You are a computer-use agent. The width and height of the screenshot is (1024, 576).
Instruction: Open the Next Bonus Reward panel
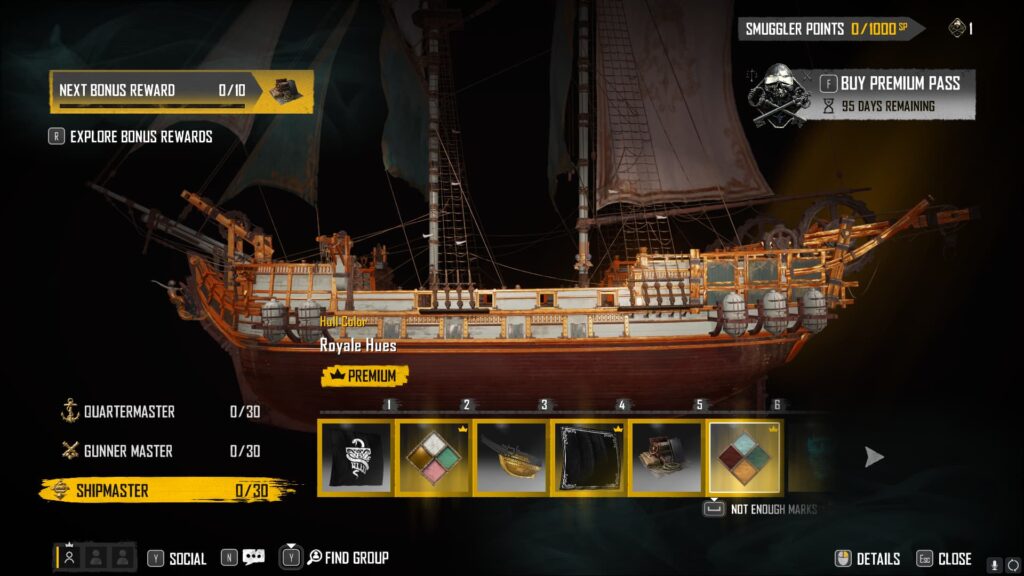click(x=181, y=90)
